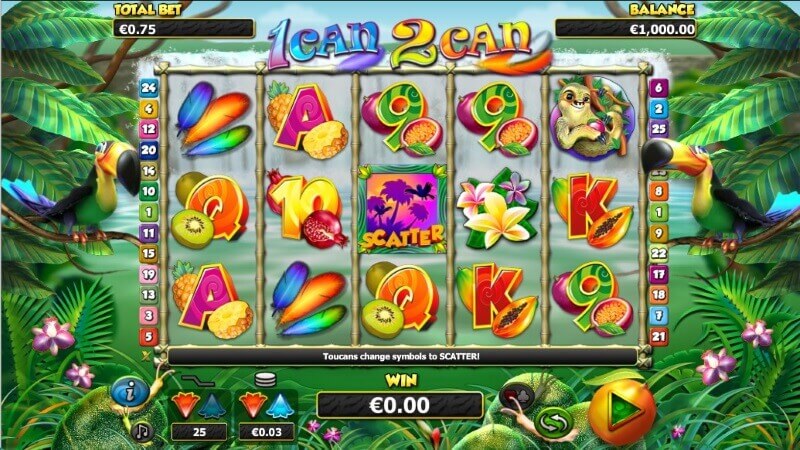Viewport: 800px width, 450px height.
Task: Start autoplay with the green circular arrows
Action: tap(552, 422)
